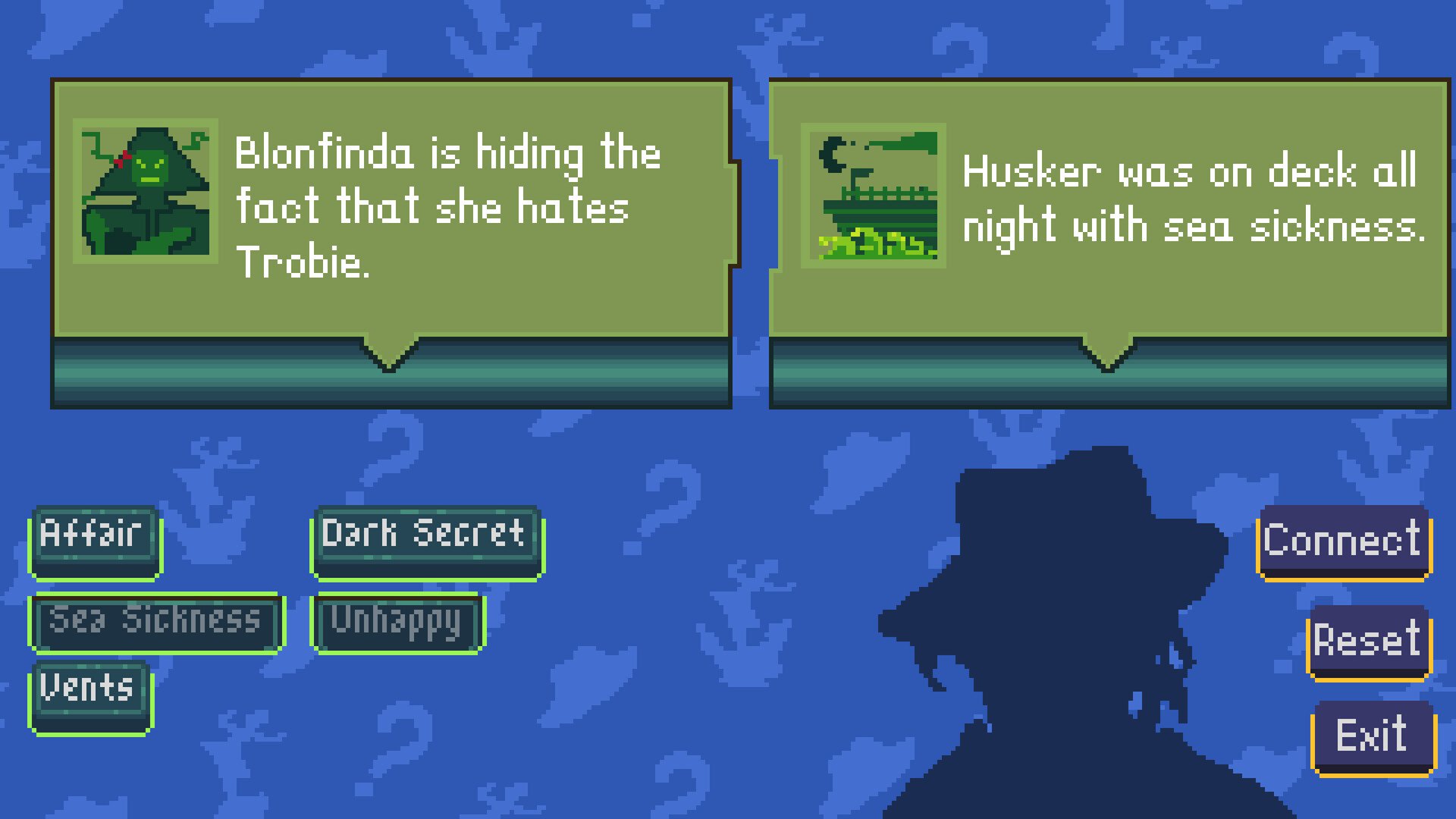
Task: Select the Affair topic button
Action: 95,540
